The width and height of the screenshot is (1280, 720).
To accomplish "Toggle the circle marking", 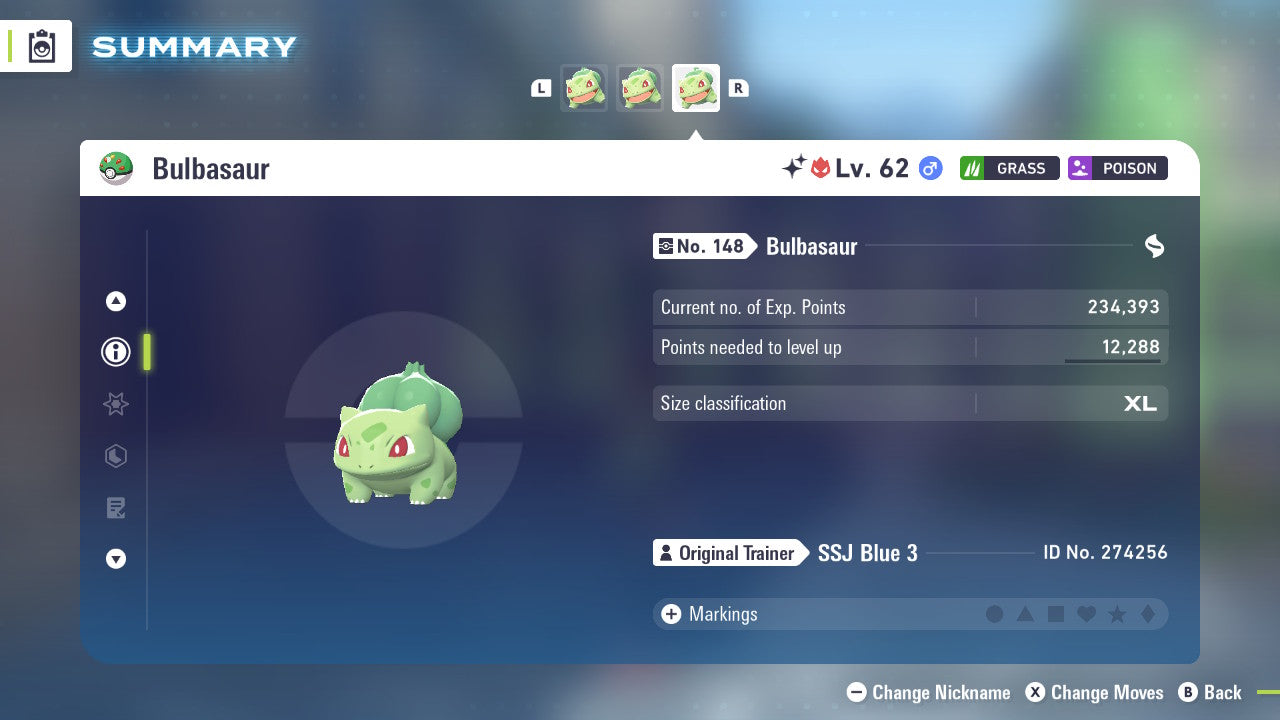I will [995, 614].
